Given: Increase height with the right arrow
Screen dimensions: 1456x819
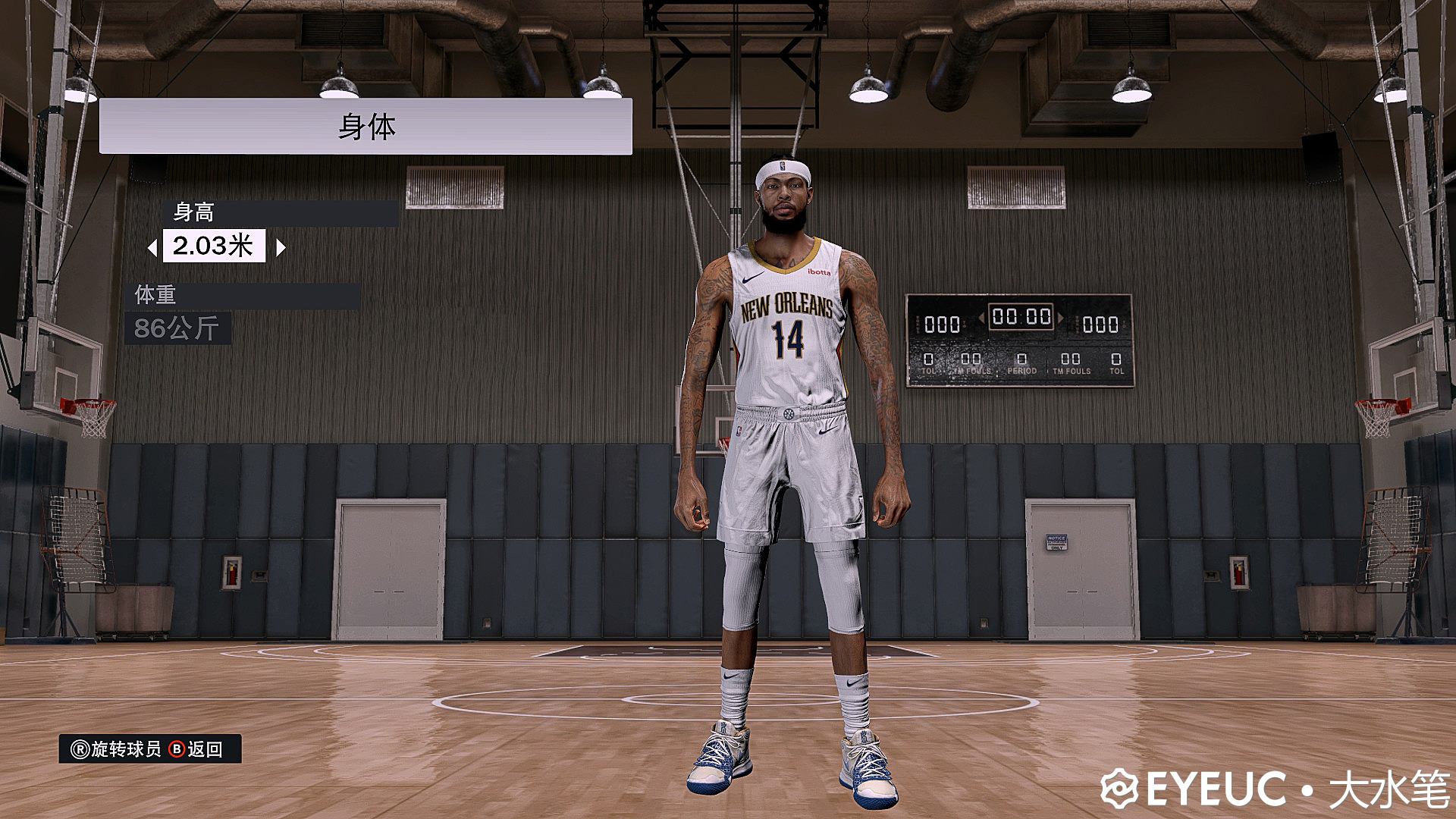Looking at the screenshot, I should (x=281, y=247).
